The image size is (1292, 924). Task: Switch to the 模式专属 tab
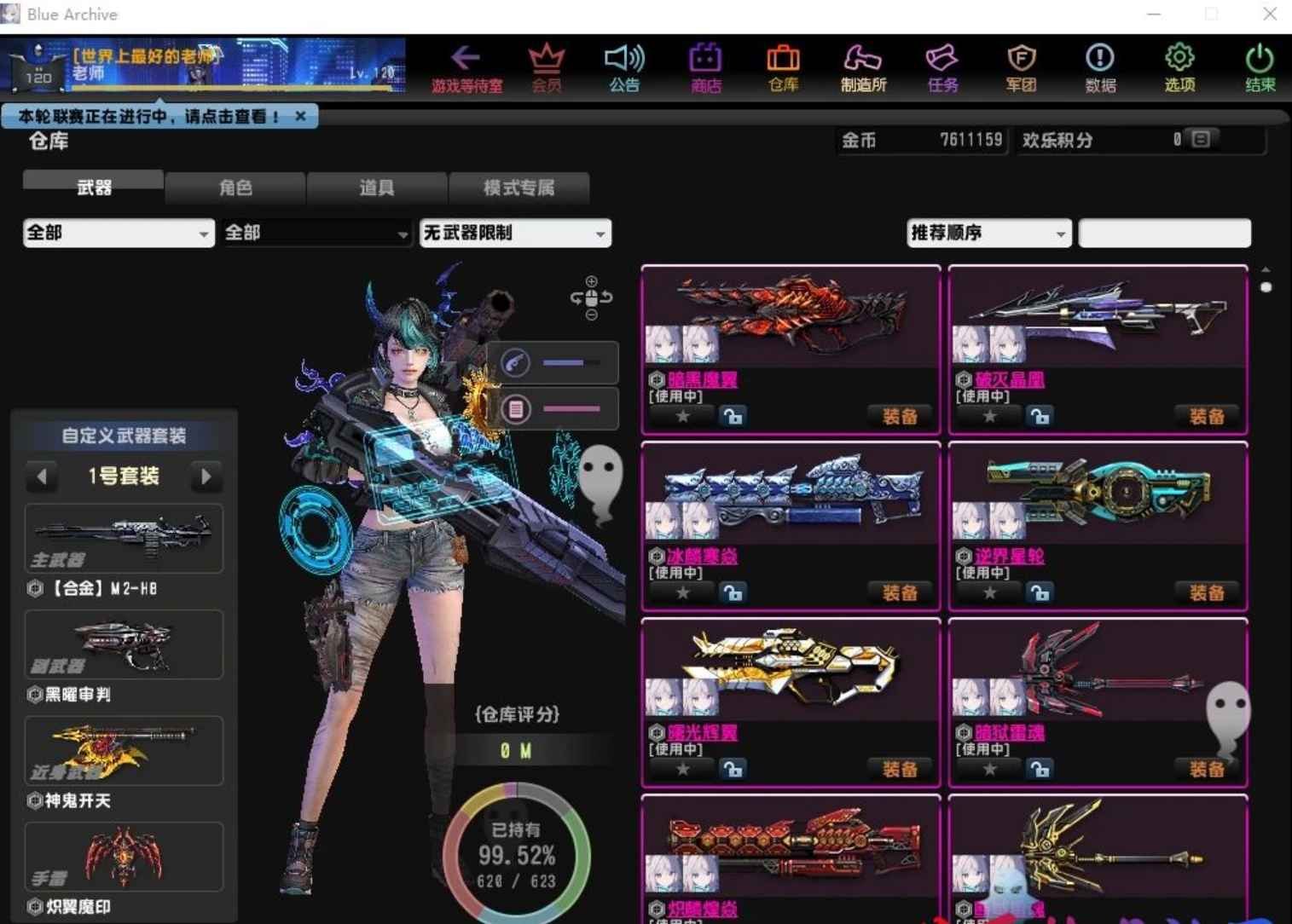519,188
